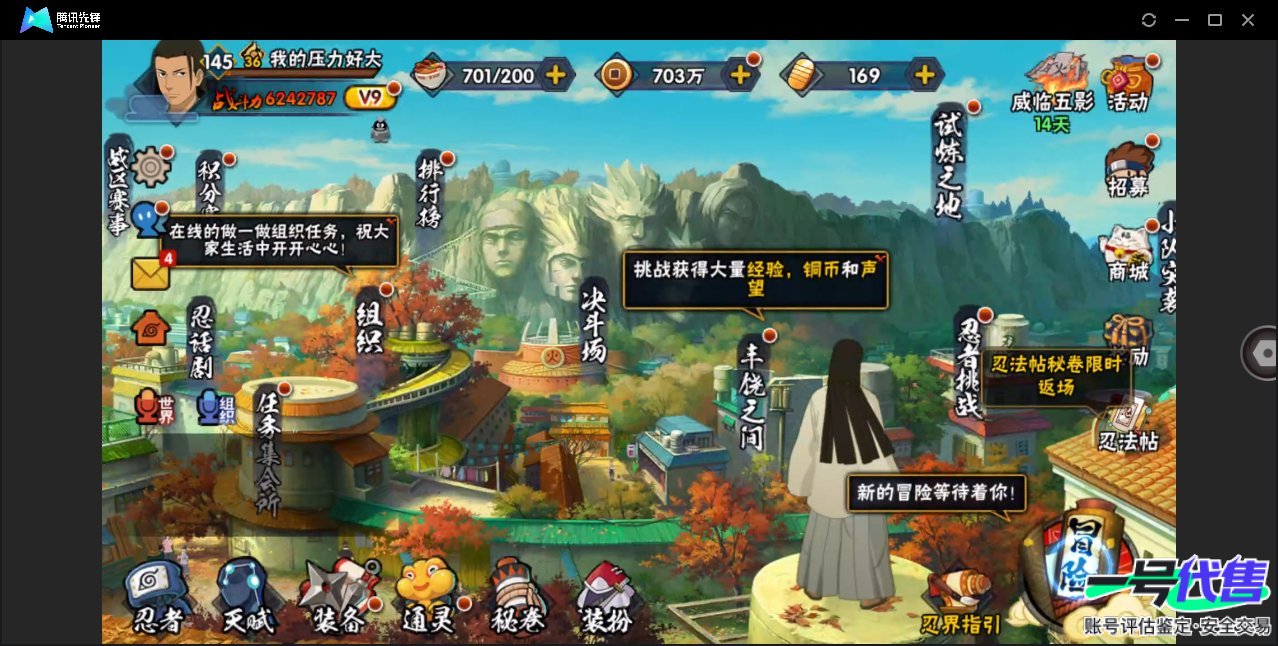Open the 天赋 talent menu
This screenshot has width=1278, height=646.
click(x=247, y=598)
